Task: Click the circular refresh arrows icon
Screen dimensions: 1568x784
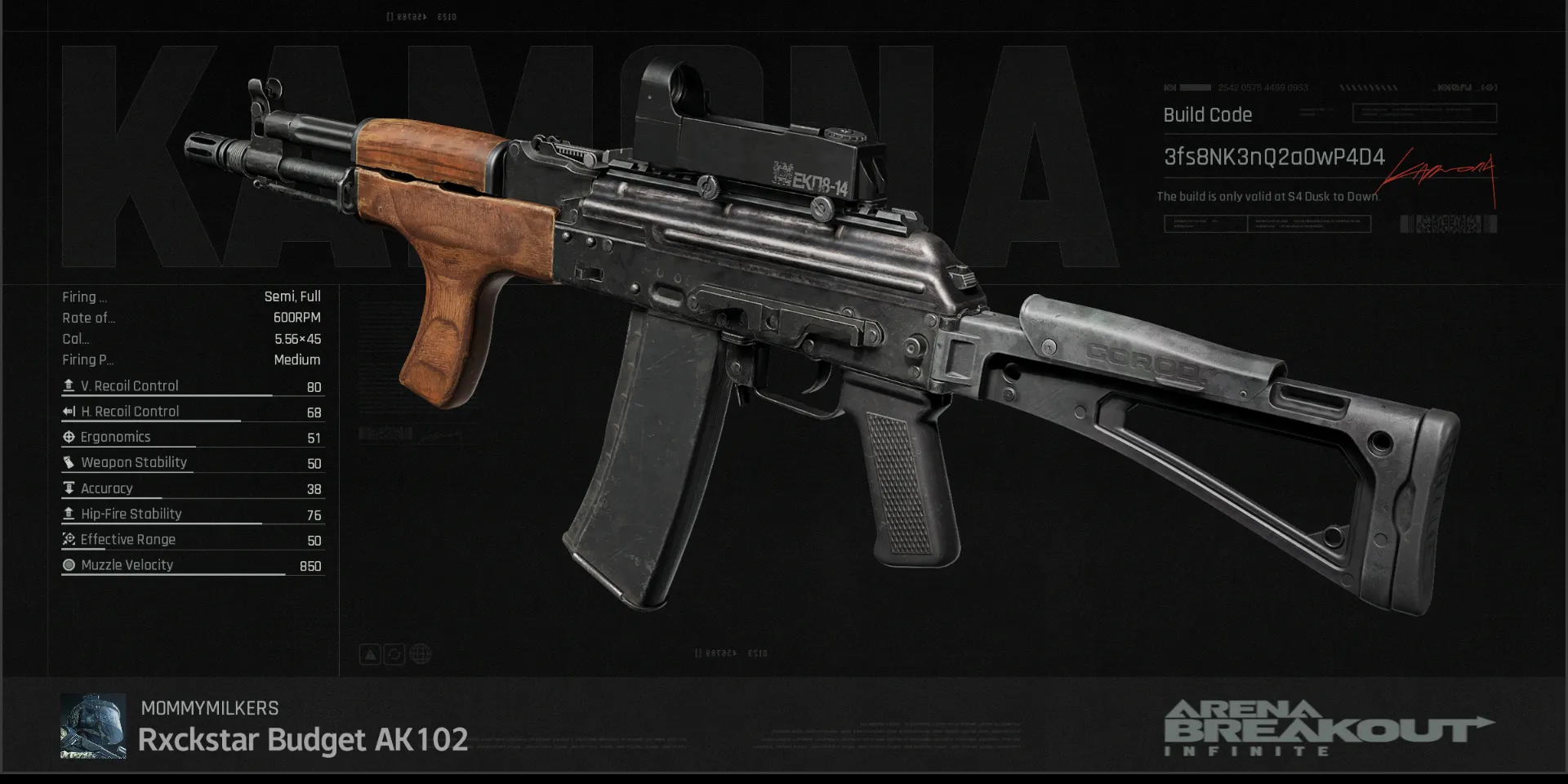Action: click(x=394, y=654)
